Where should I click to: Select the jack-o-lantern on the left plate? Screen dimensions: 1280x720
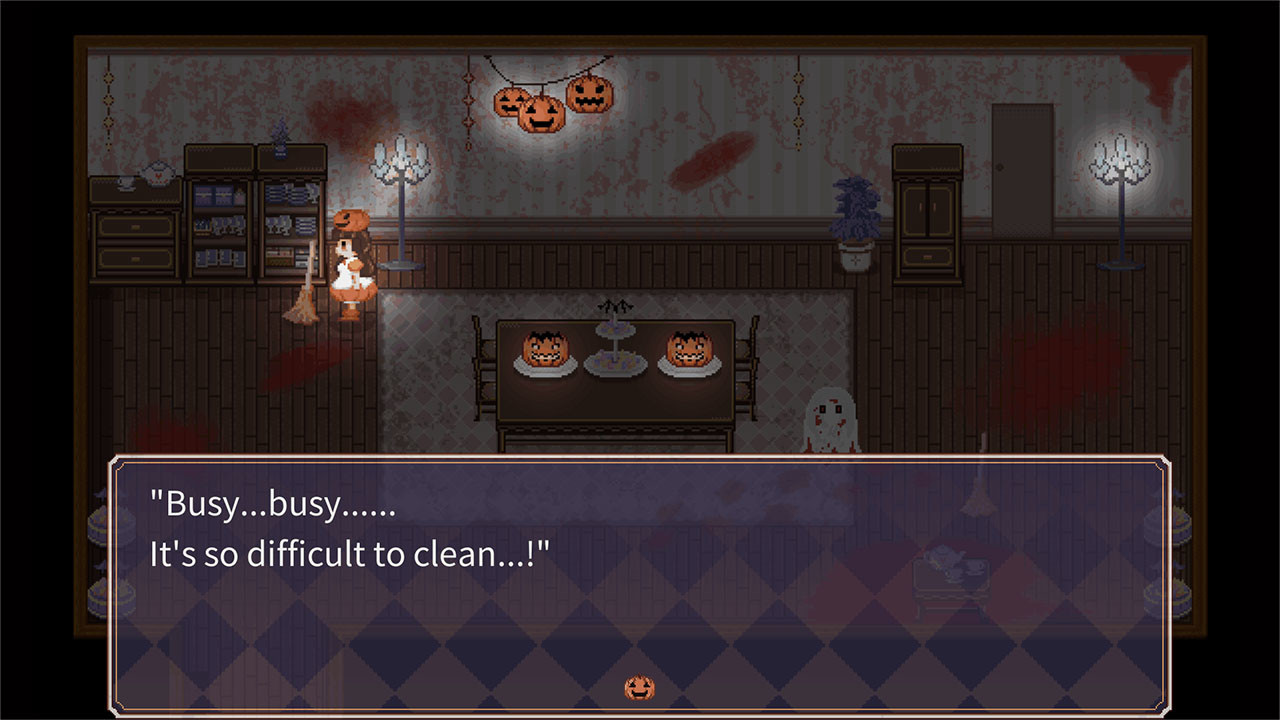click(543, 350)
